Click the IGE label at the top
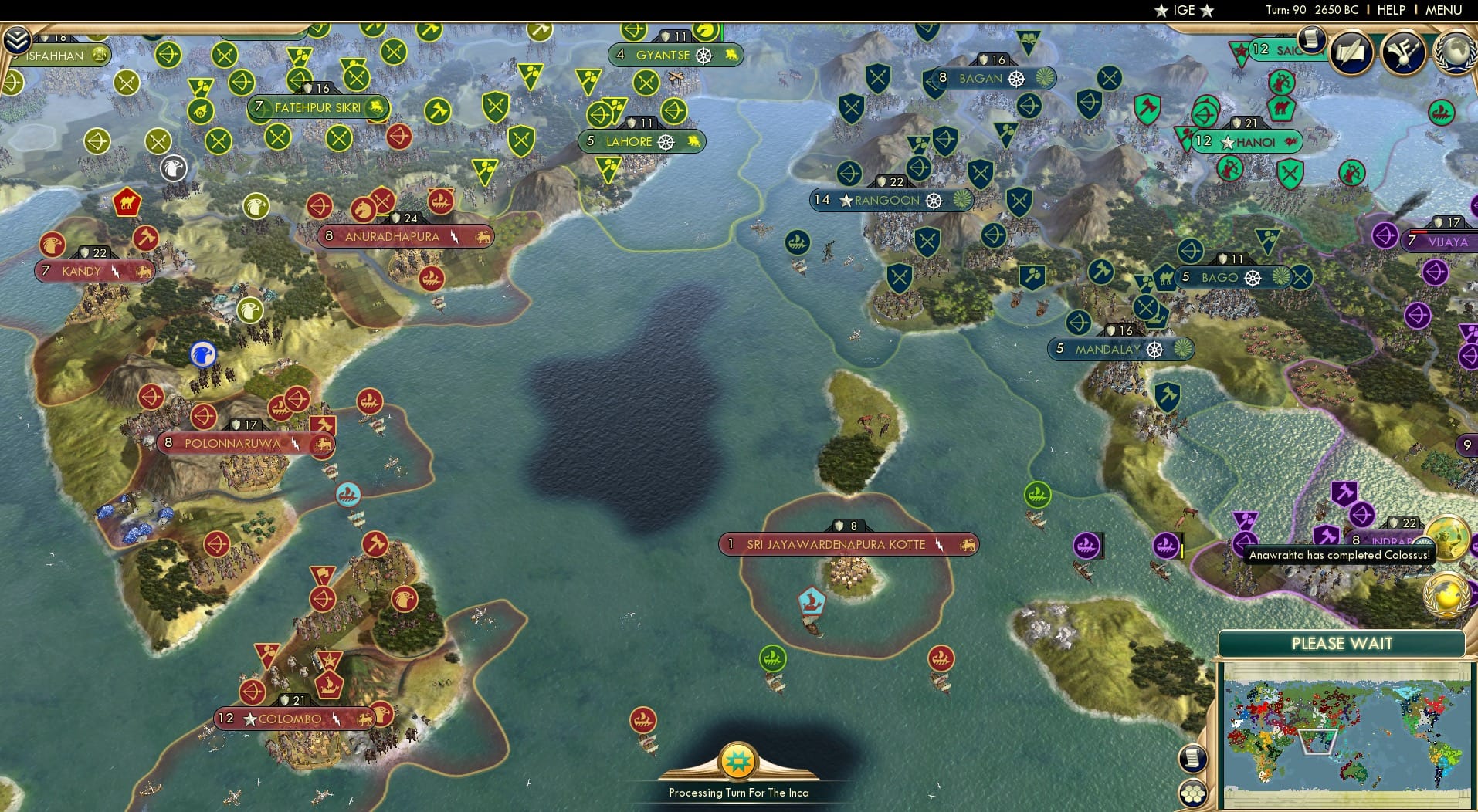 1181,10
